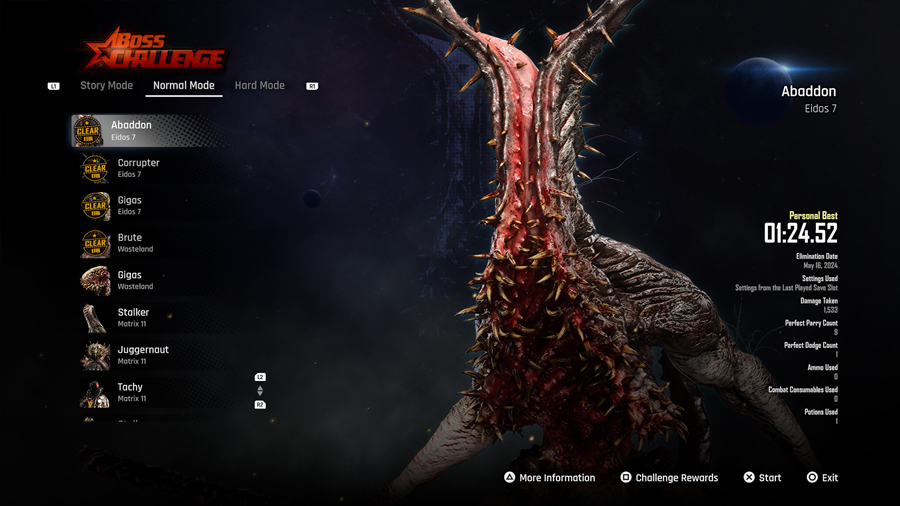Open the Hard Mode tab

(259, 86)
